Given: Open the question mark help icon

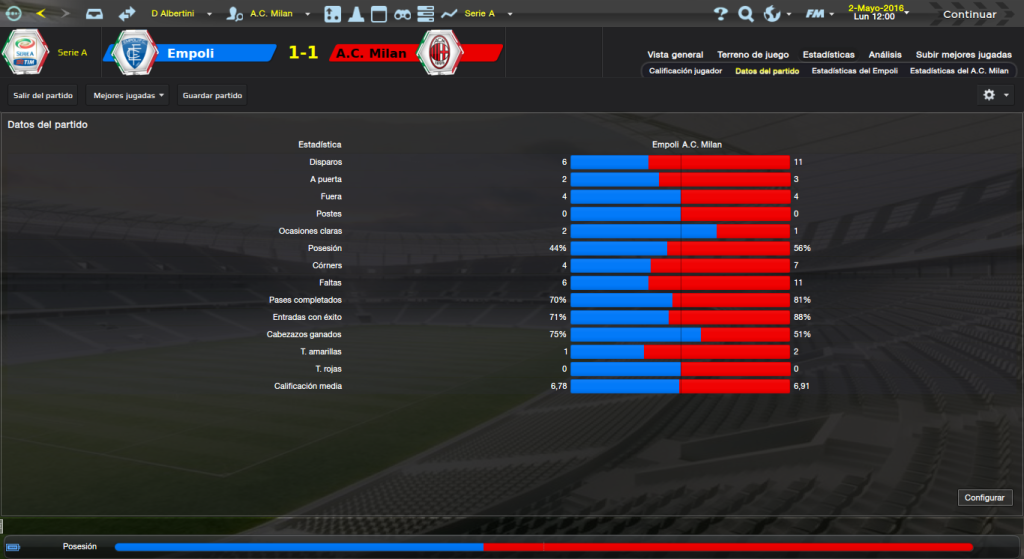Looking at the screenshot, I should pyautogui.click(x=721, y=14).
